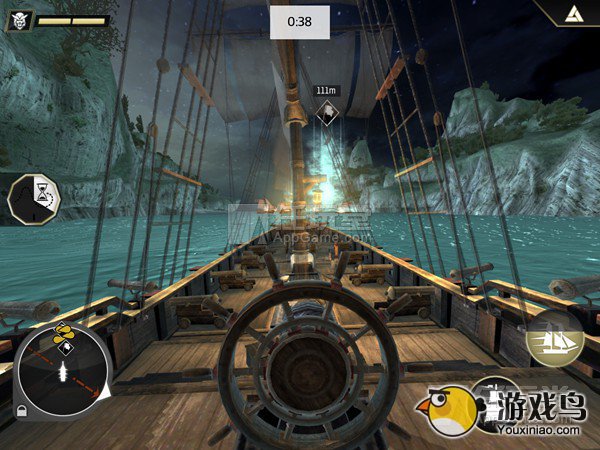Activate the hourglass ability icon
The height and width of the screenshot is (450, 600).
tap(34, 199)
